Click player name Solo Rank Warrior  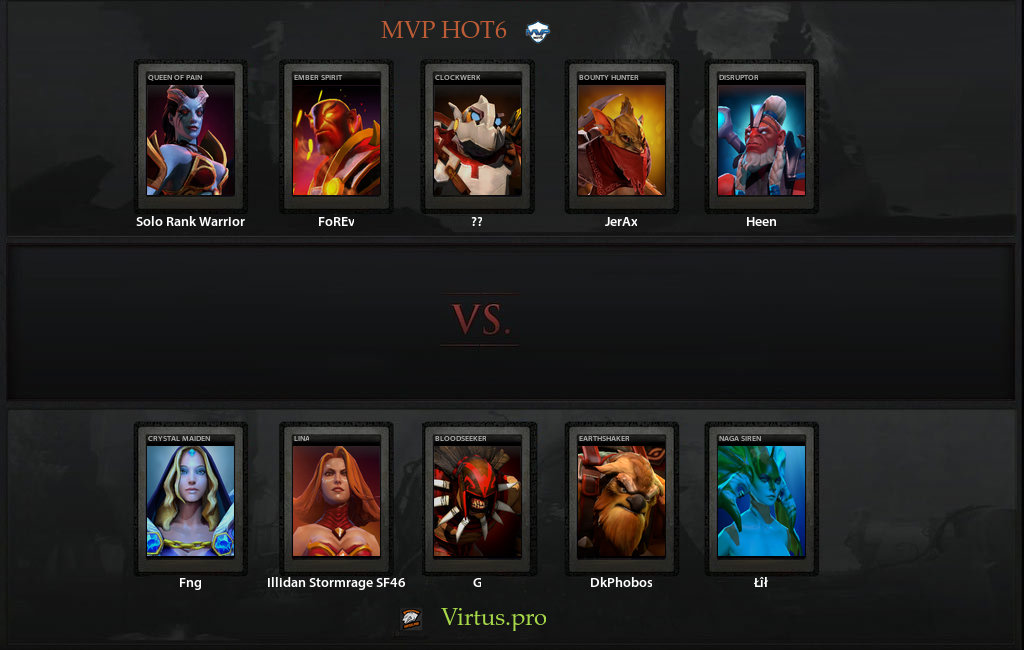[190, 222]
